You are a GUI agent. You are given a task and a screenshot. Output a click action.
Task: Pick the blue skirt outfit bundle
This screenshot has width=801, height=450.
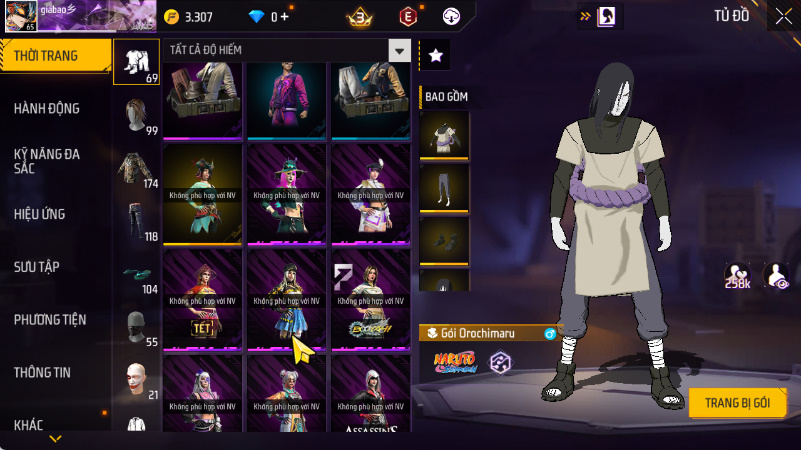pos(288,299)
